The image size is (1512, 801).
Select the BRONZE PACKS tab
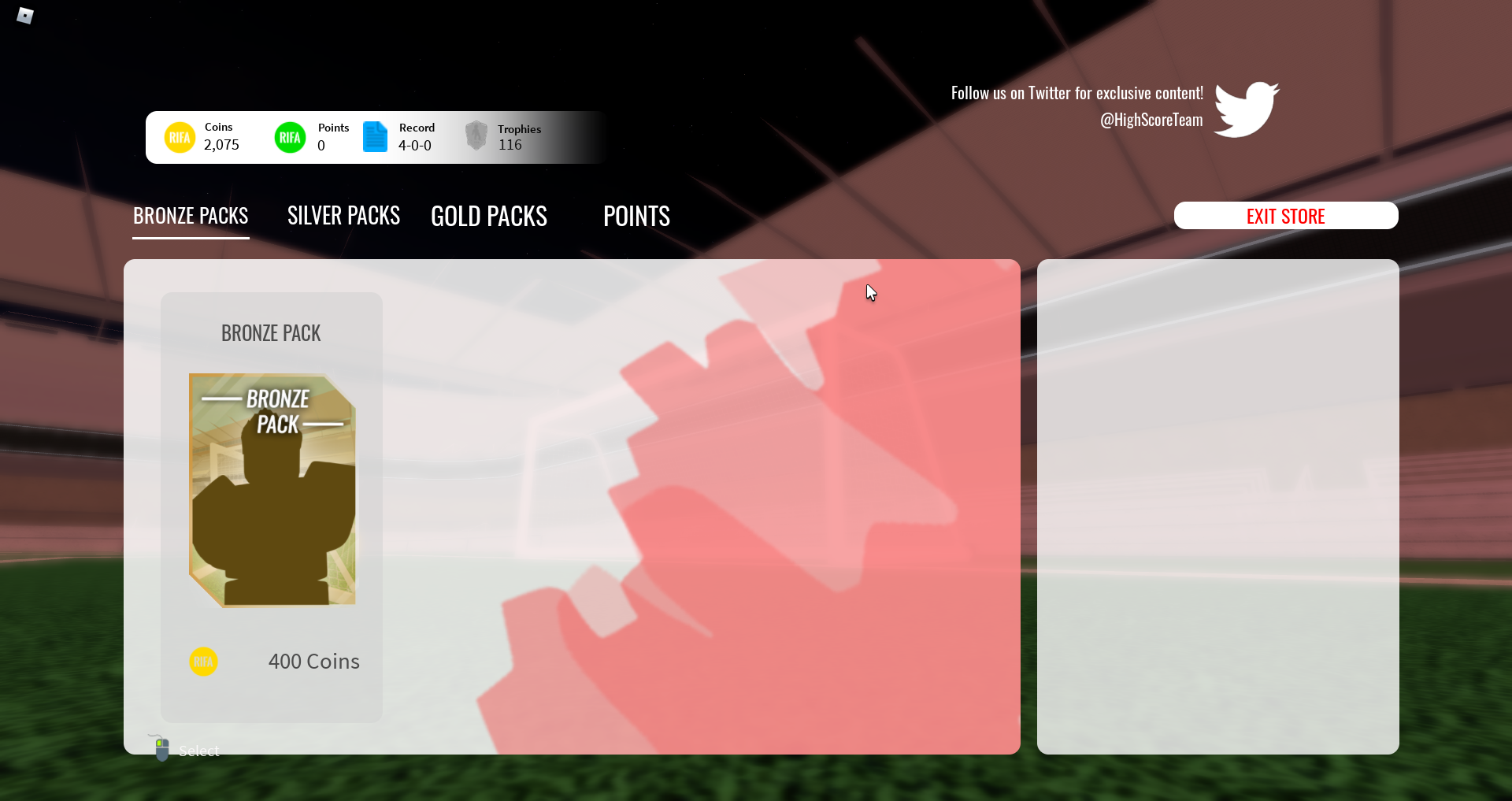[190, 215]
